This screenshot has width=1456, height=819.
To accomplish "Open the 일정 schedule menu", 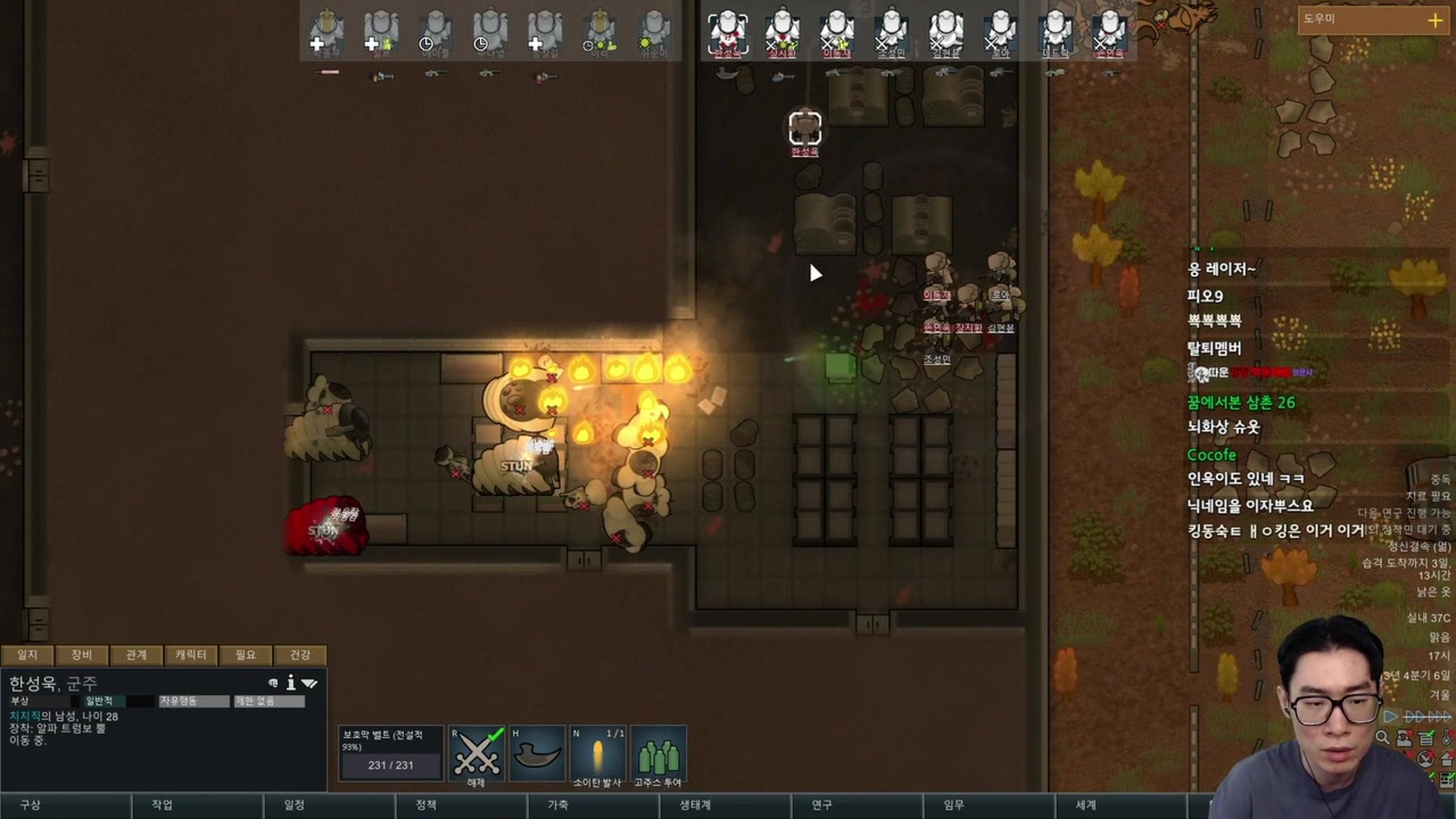I will click(x=294, y=805).
